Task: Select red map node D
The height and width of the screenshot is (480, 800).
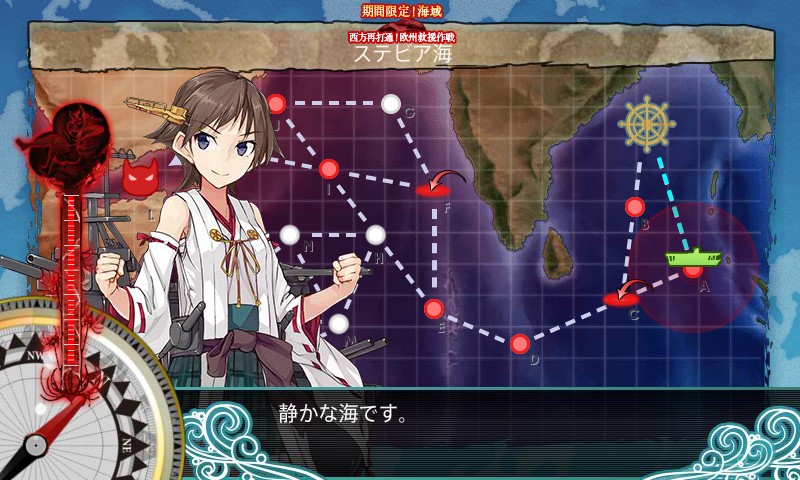Action: (x=519, y=343)
